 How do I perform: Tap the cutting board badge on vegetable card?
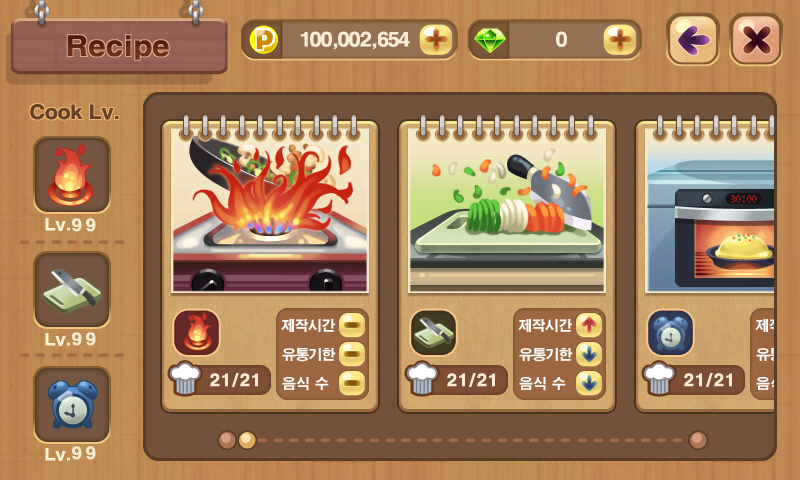click(433, 332)
